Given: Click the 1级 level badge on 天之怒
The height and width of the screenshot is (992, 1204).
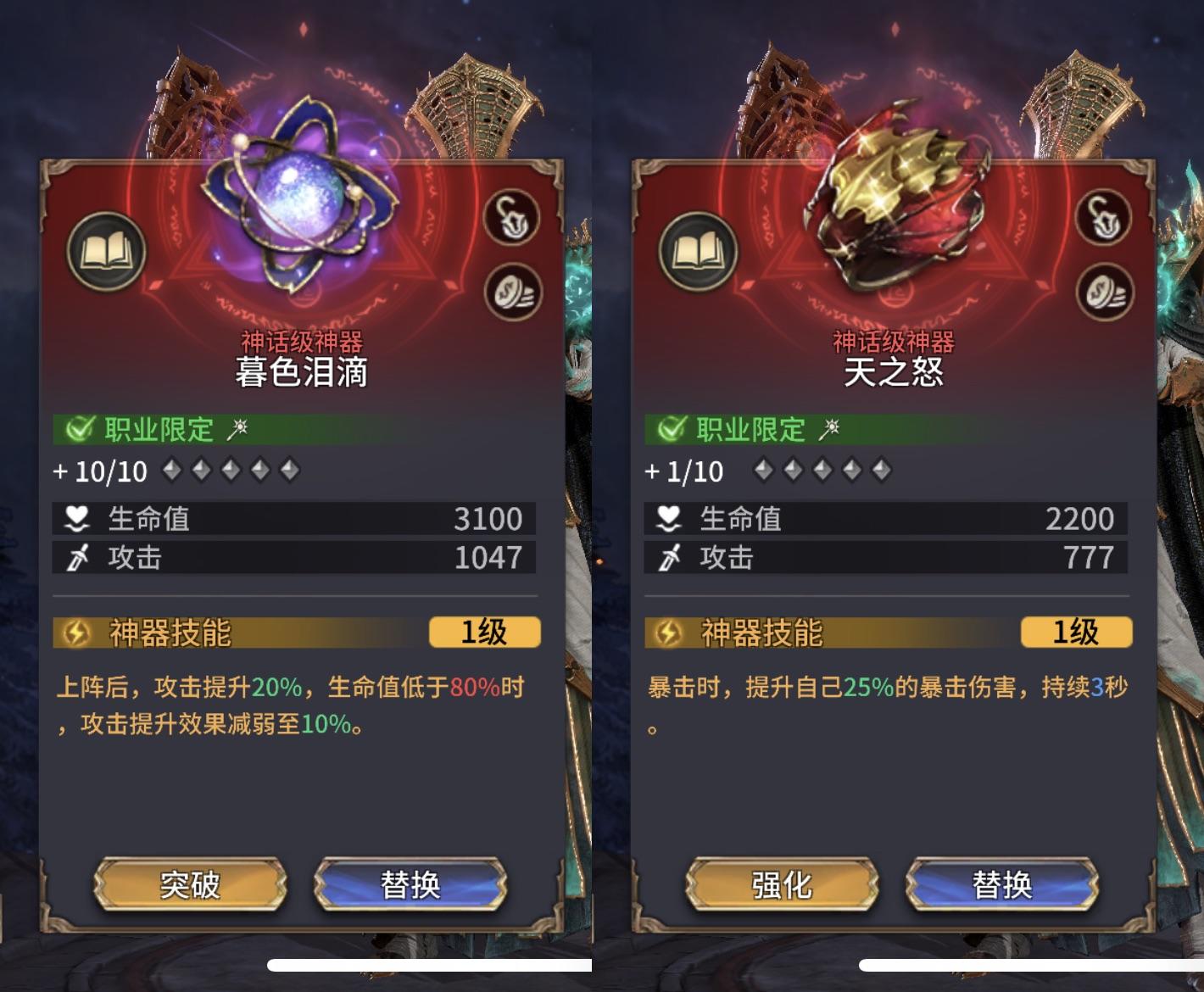Looking at the screenshot, I should click(1078, 633).
